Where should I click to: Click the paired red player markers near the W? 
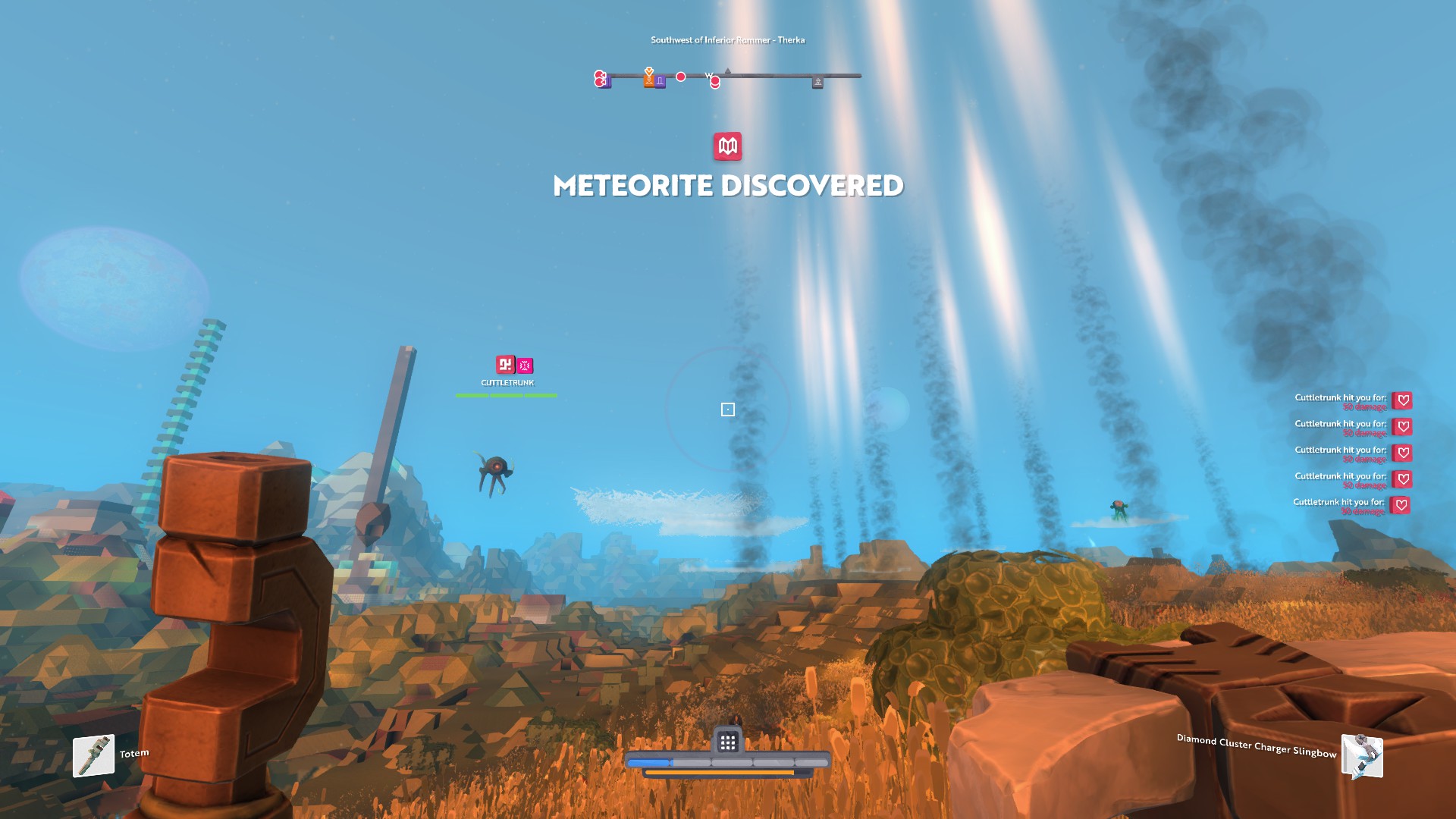(714, 80)
